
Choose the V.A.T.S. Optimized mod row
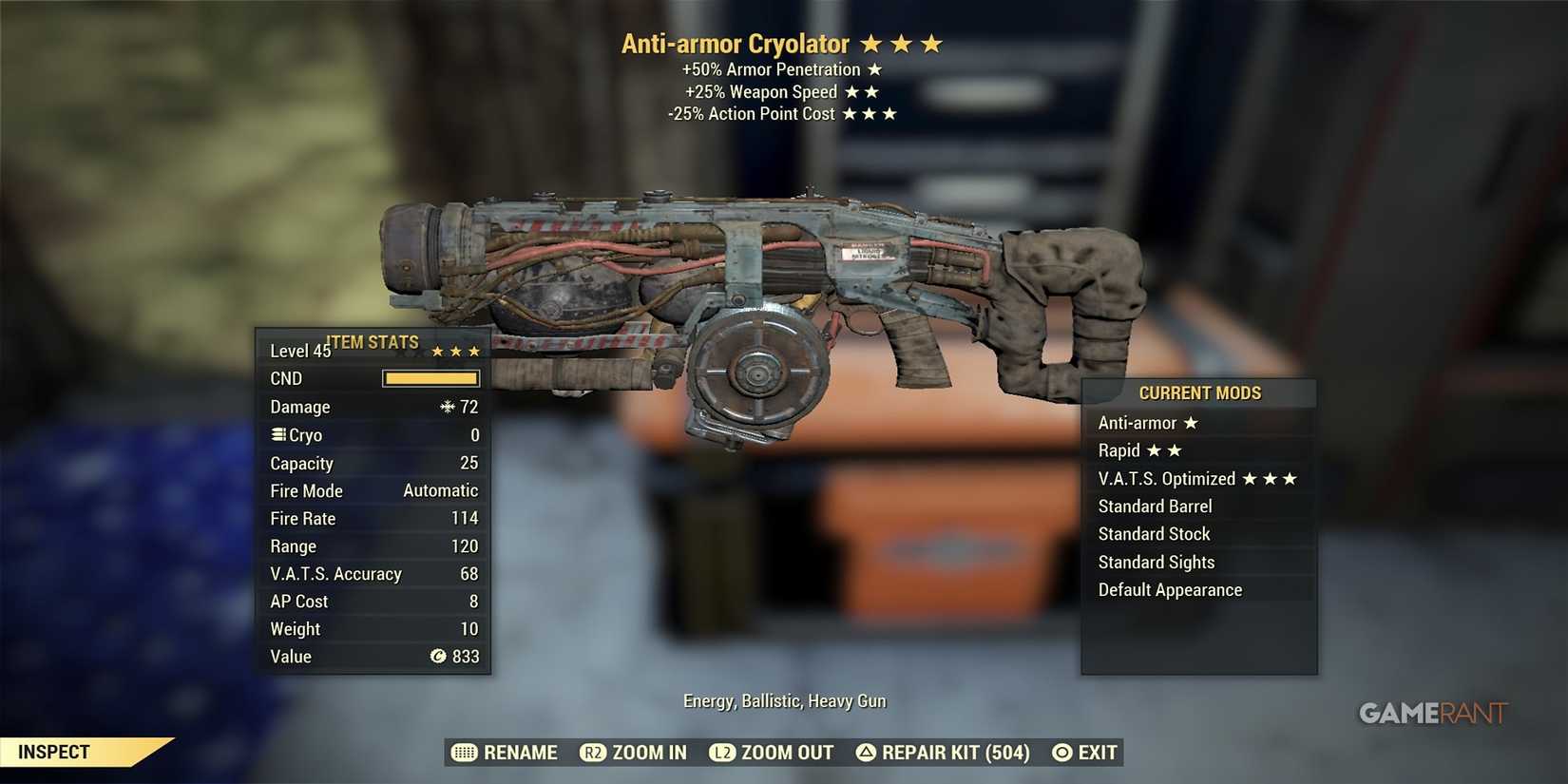(x=1198, y=479)
